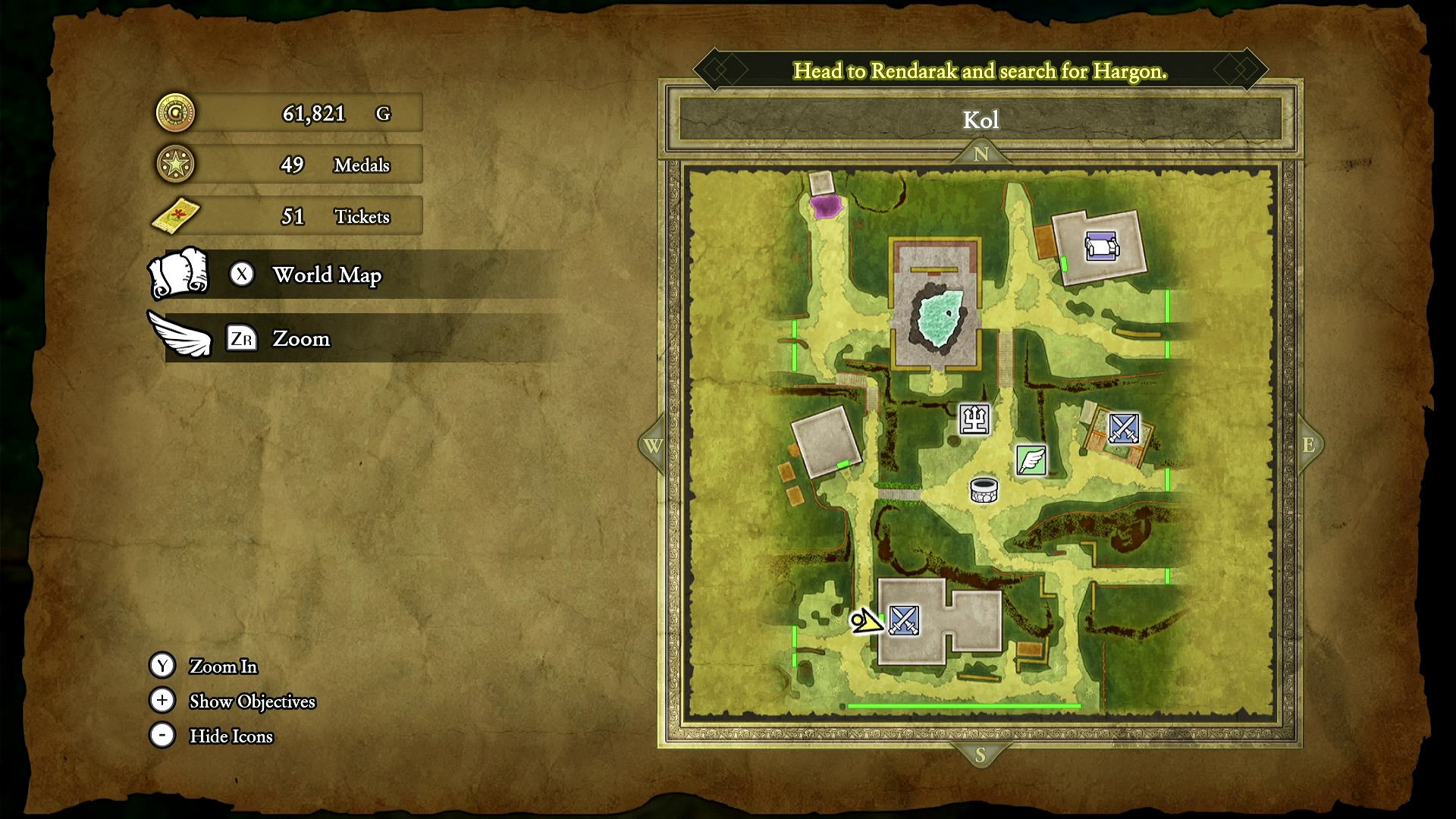Click the eastern crossed-swords weapon shop marker

pyautogui.click(x=1123, y=428)
